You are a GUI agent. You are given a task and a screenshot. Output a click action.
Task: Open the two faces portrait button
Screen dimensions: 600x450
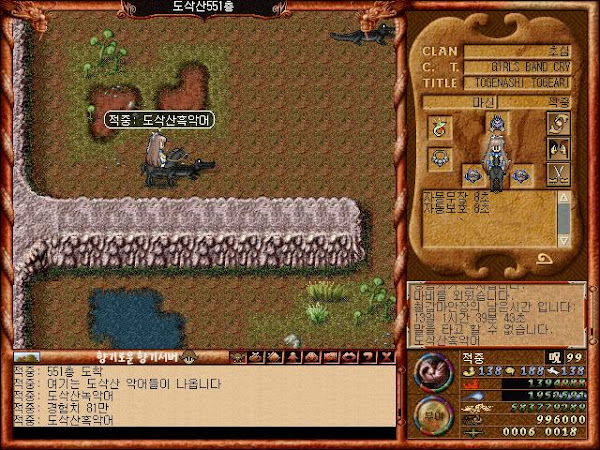pyautogui.click(x=559, y=149)
